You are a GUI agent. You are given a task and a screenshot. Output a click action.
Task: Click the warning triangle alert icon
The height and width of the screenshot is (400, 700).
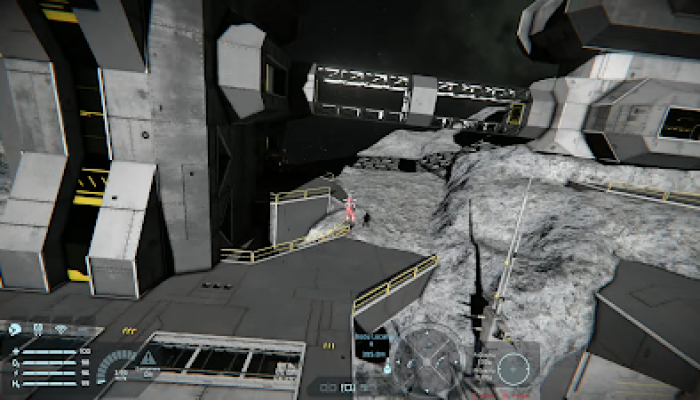[149, 357]
